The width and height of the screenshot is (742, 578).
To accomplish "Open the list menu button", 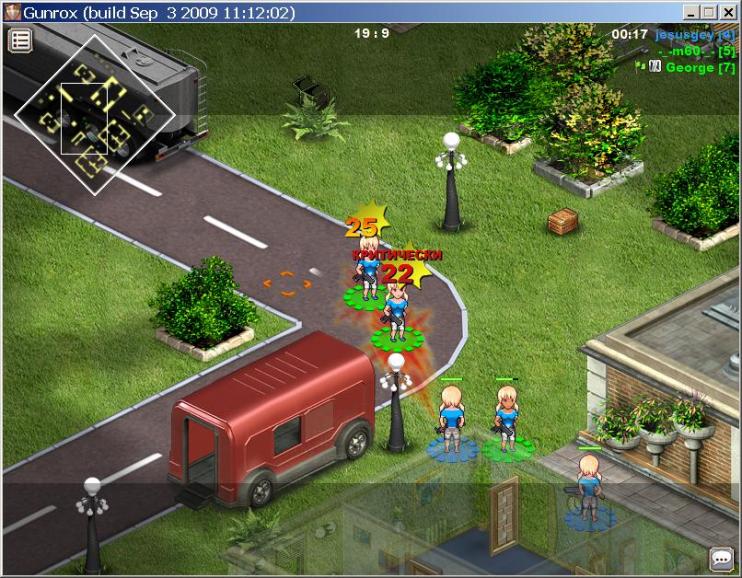I will tap(20, 40).
